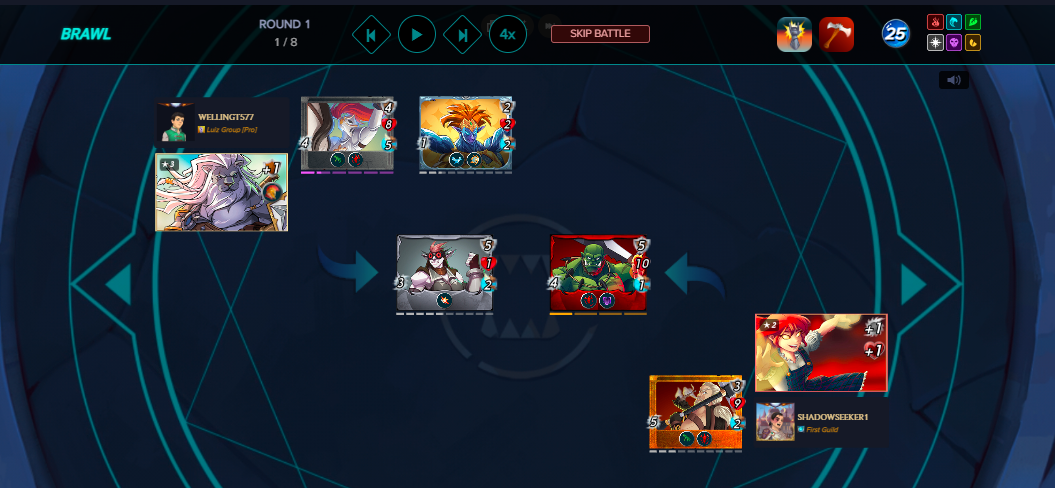Image resolution: width=1055 pixels, height=488 pixels.
Task: Click the red fire element icon
Action: tap(935, 22)
